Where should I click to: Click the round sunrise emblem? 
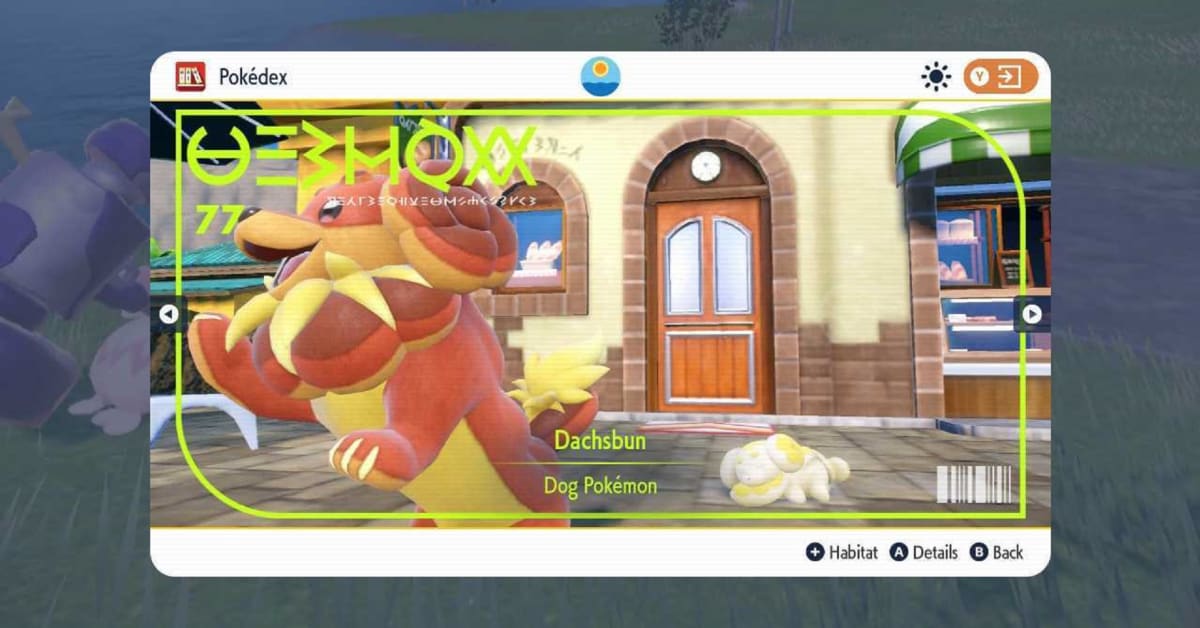[x=600, y=77]
